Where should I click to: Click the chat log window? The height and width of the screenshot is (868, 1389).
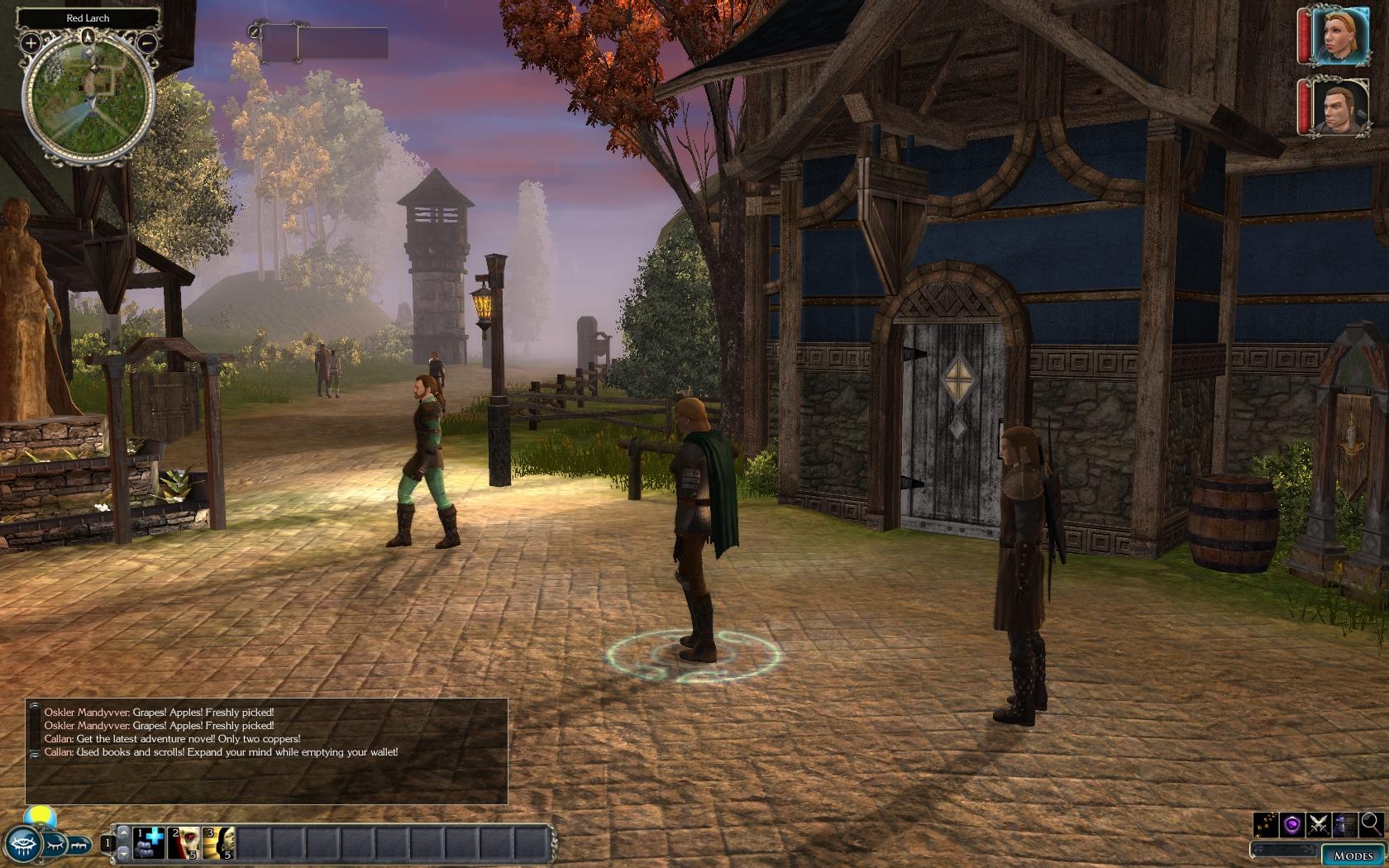click(x=266, y=751)
